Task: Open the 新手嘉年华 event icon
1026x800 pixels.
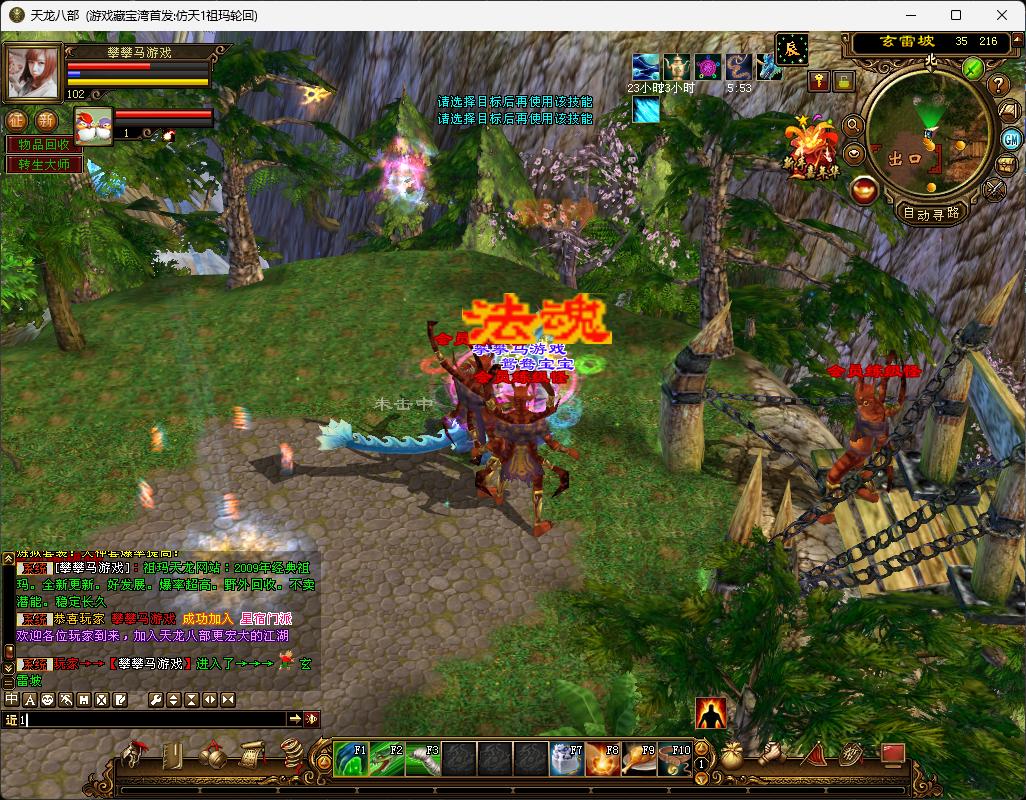Action: point(812,145)
